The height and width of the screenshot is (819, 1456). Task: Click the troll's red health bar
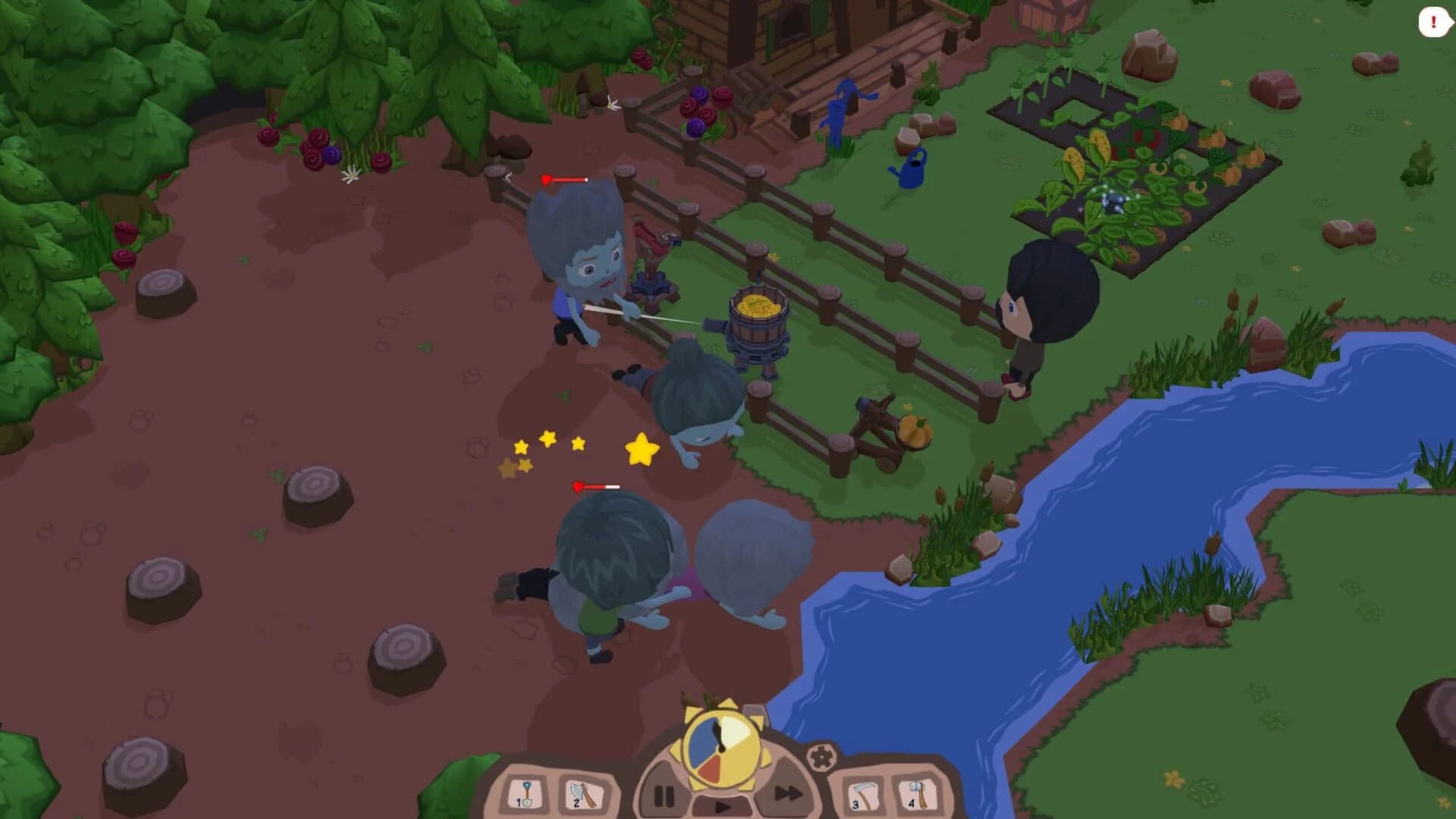[x=567, y=180]
